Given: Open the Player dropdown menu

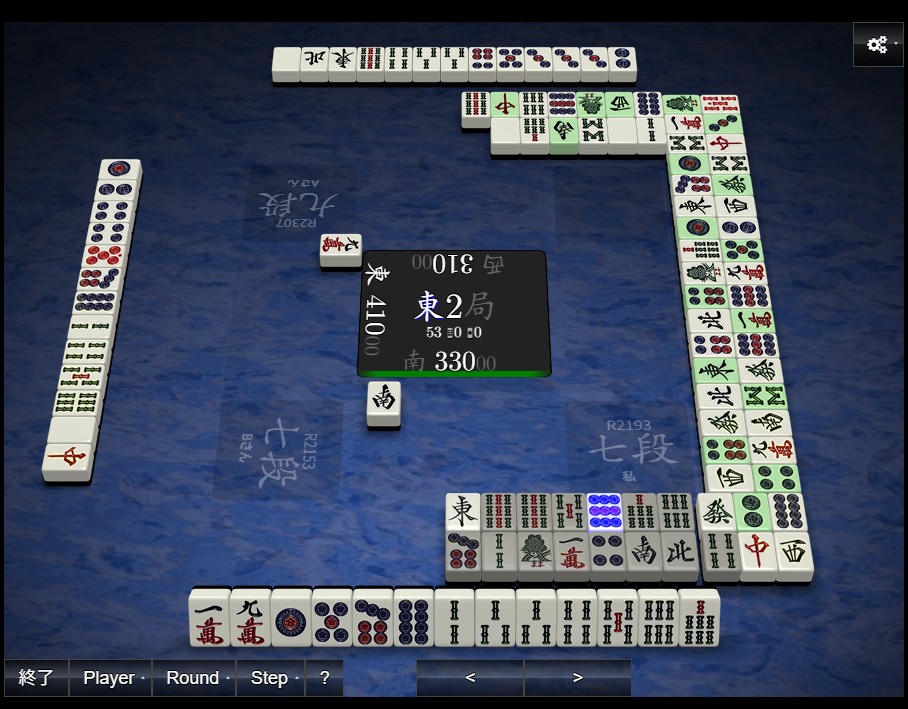Looking at the screenshot, I should point(109,677).
